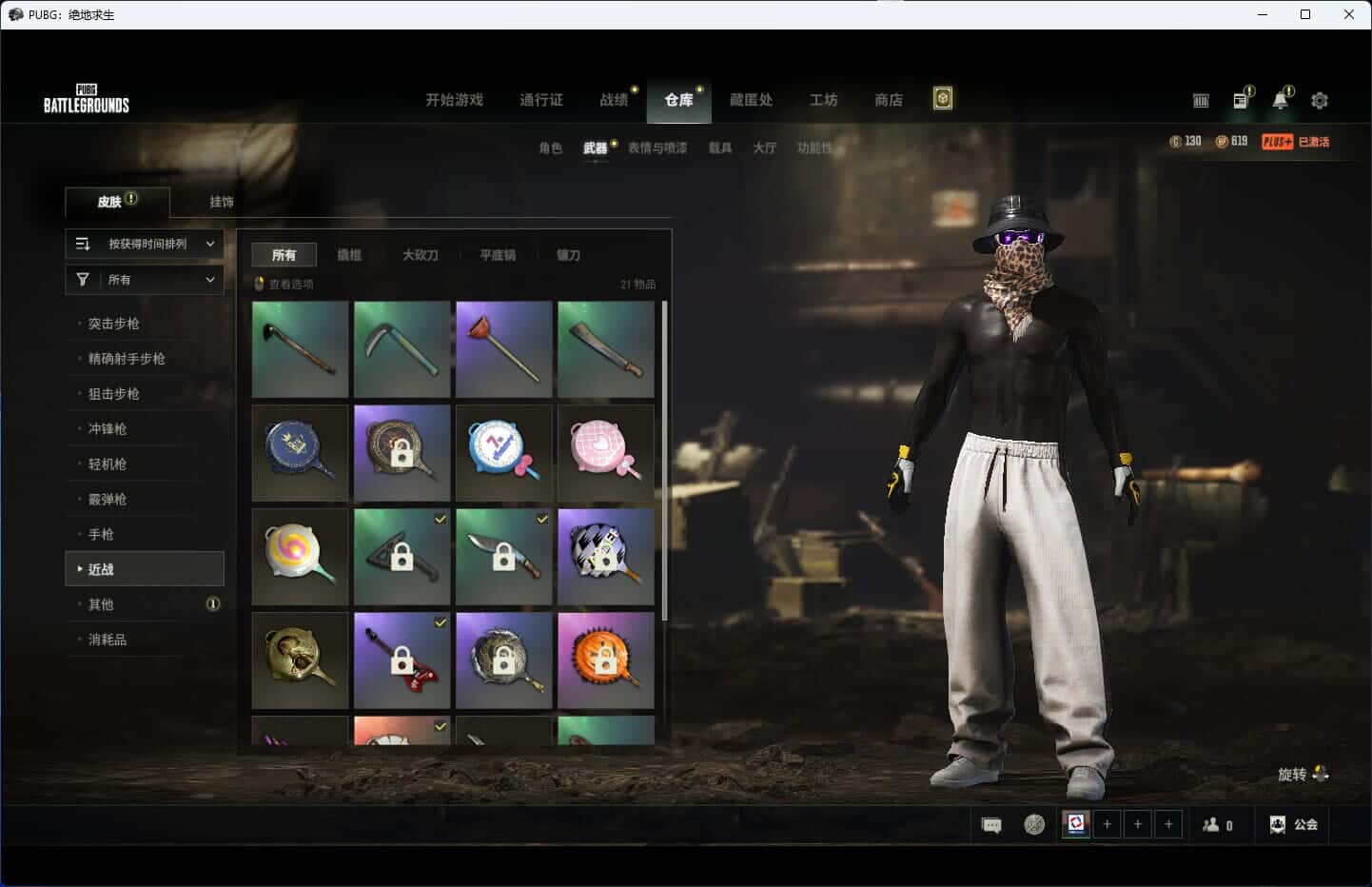
Task: Choose the 突击步枪 assault rifle category
Action: [114, 324]
